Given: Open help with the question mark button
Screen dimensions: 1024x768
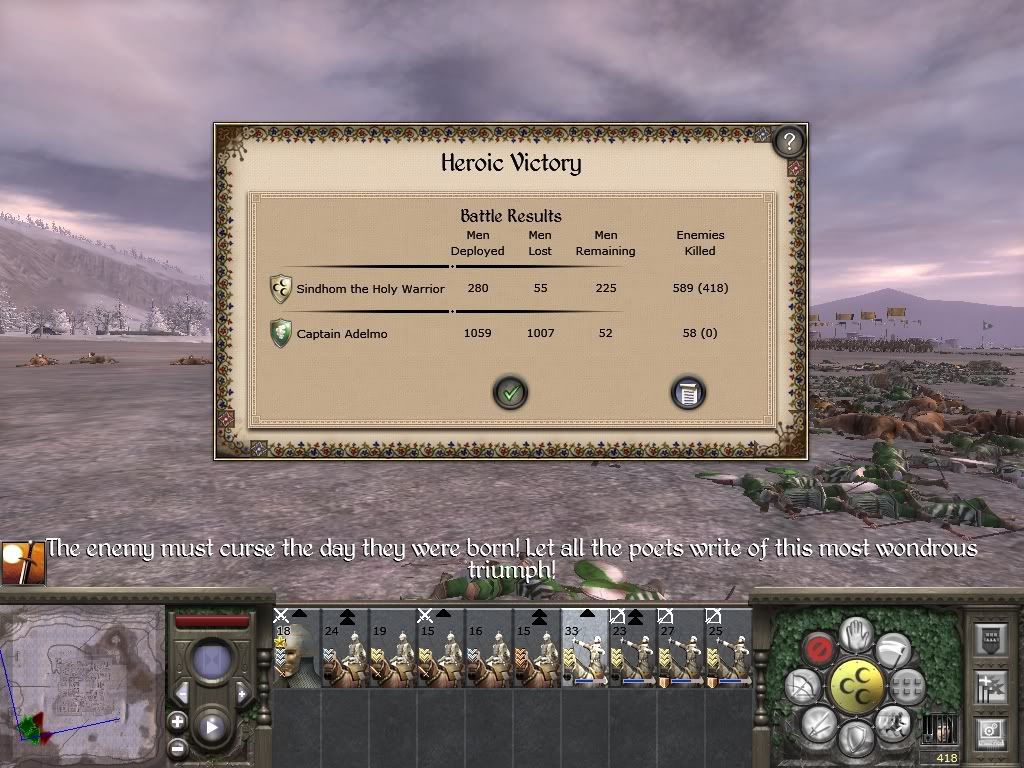Looking at the screenshot, I should tap(789, 142).
